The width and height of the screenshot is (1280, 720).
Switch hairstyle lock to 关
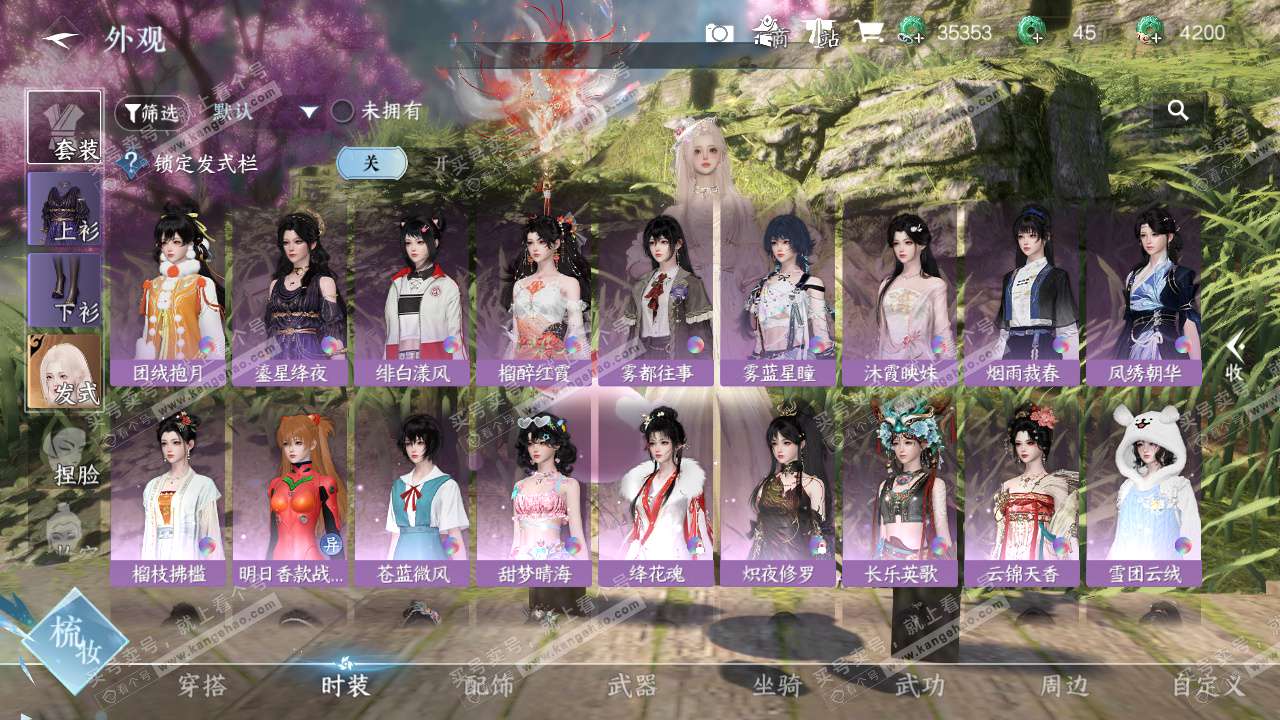(x=371, y=163)
